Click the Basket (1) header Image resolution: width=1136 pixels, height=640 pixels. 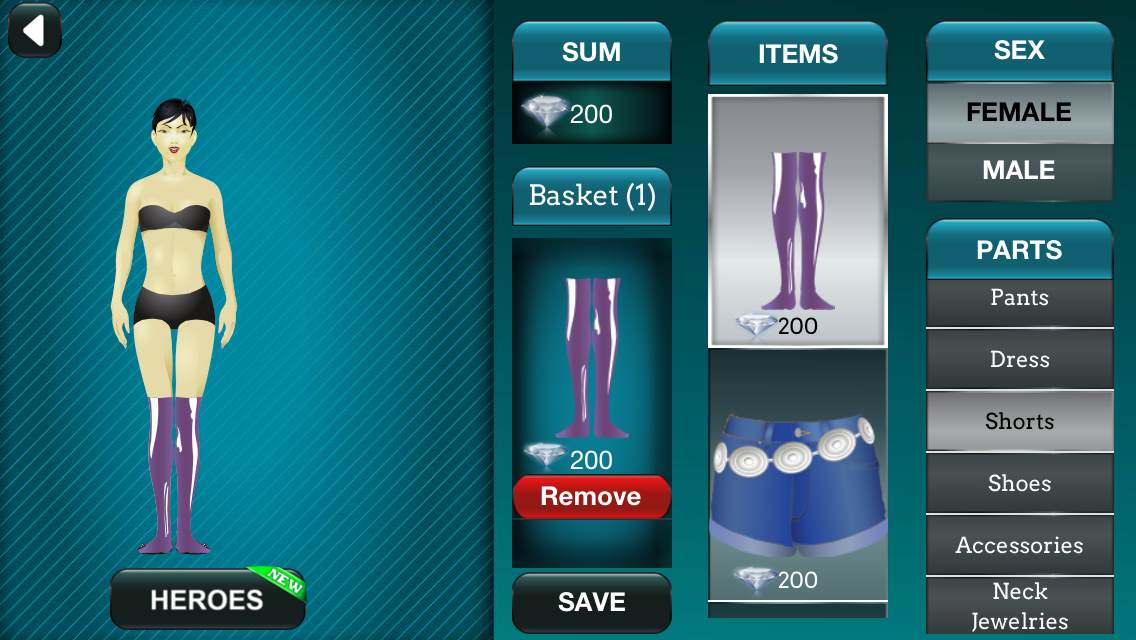pyautogui.click(x=591, y=196)
